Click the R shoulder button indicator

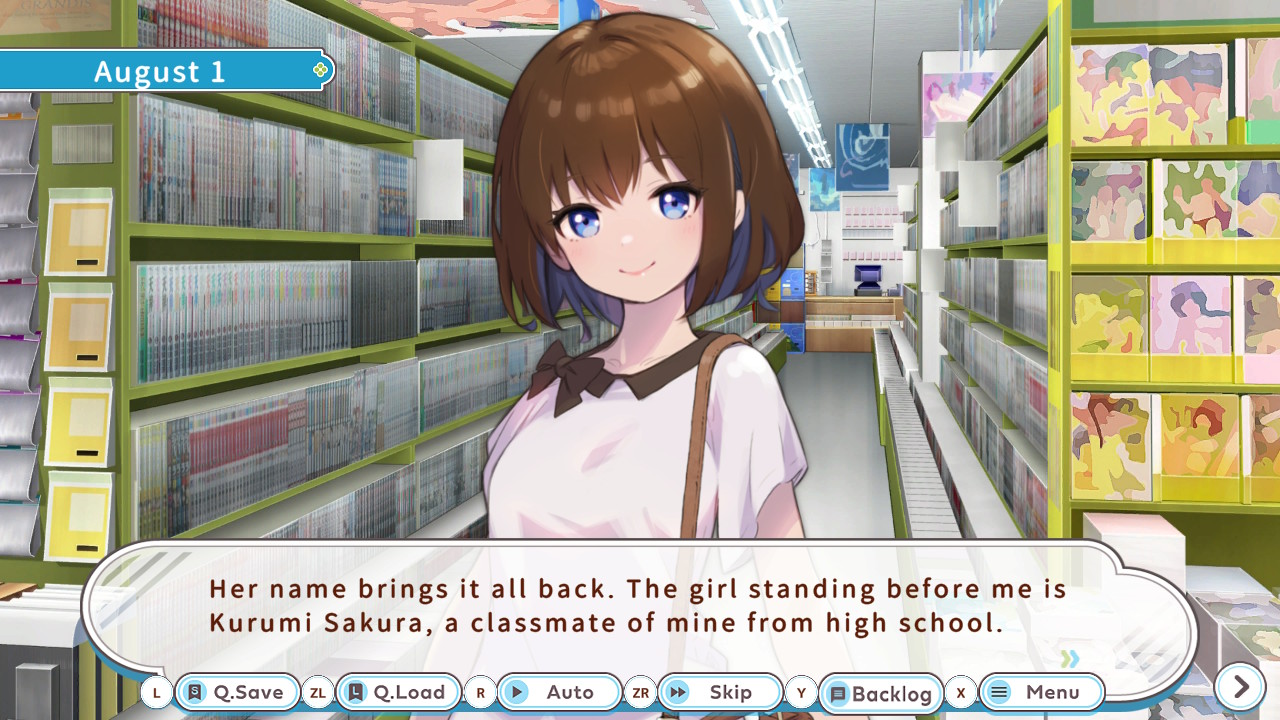coord(480,692)
